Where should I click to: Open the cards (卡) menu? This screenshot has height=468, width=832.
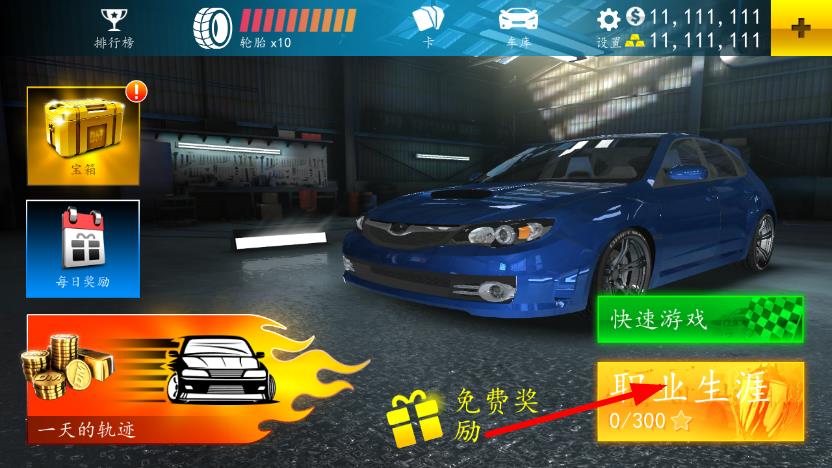click(x=428, y=26)
